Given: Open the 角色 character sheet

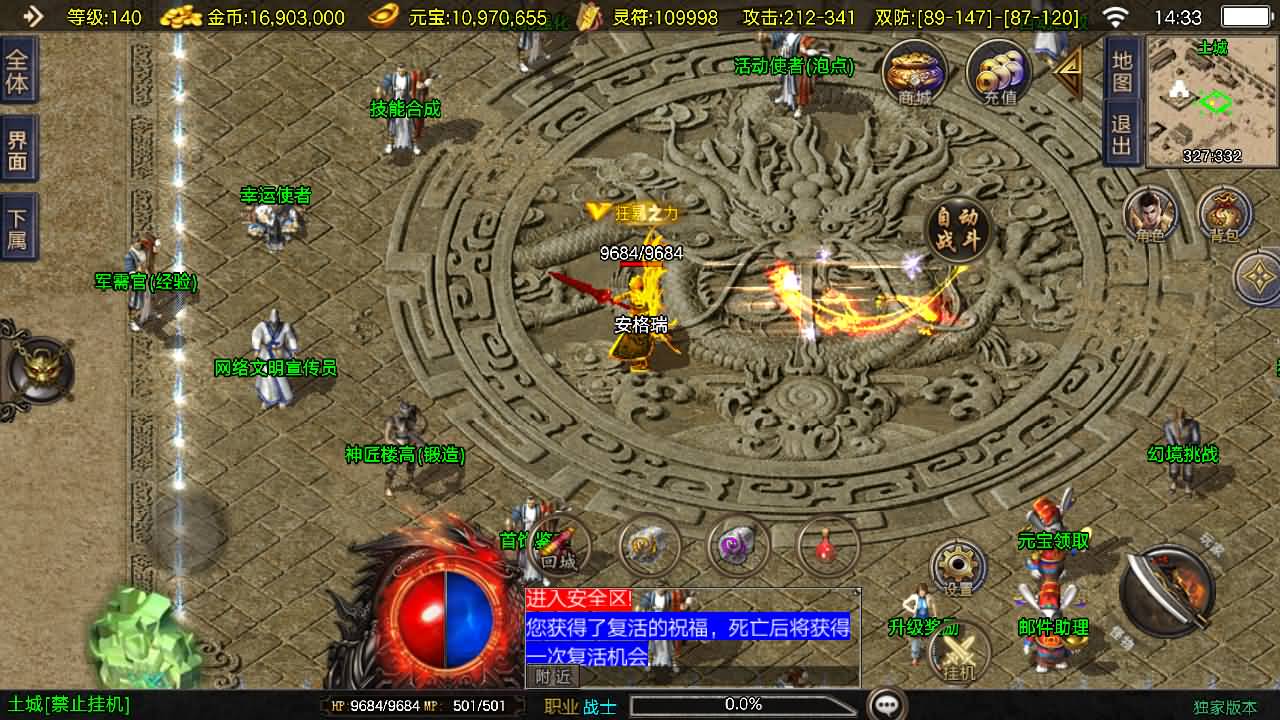Looking at the screenshot, I should [1150, 215].
